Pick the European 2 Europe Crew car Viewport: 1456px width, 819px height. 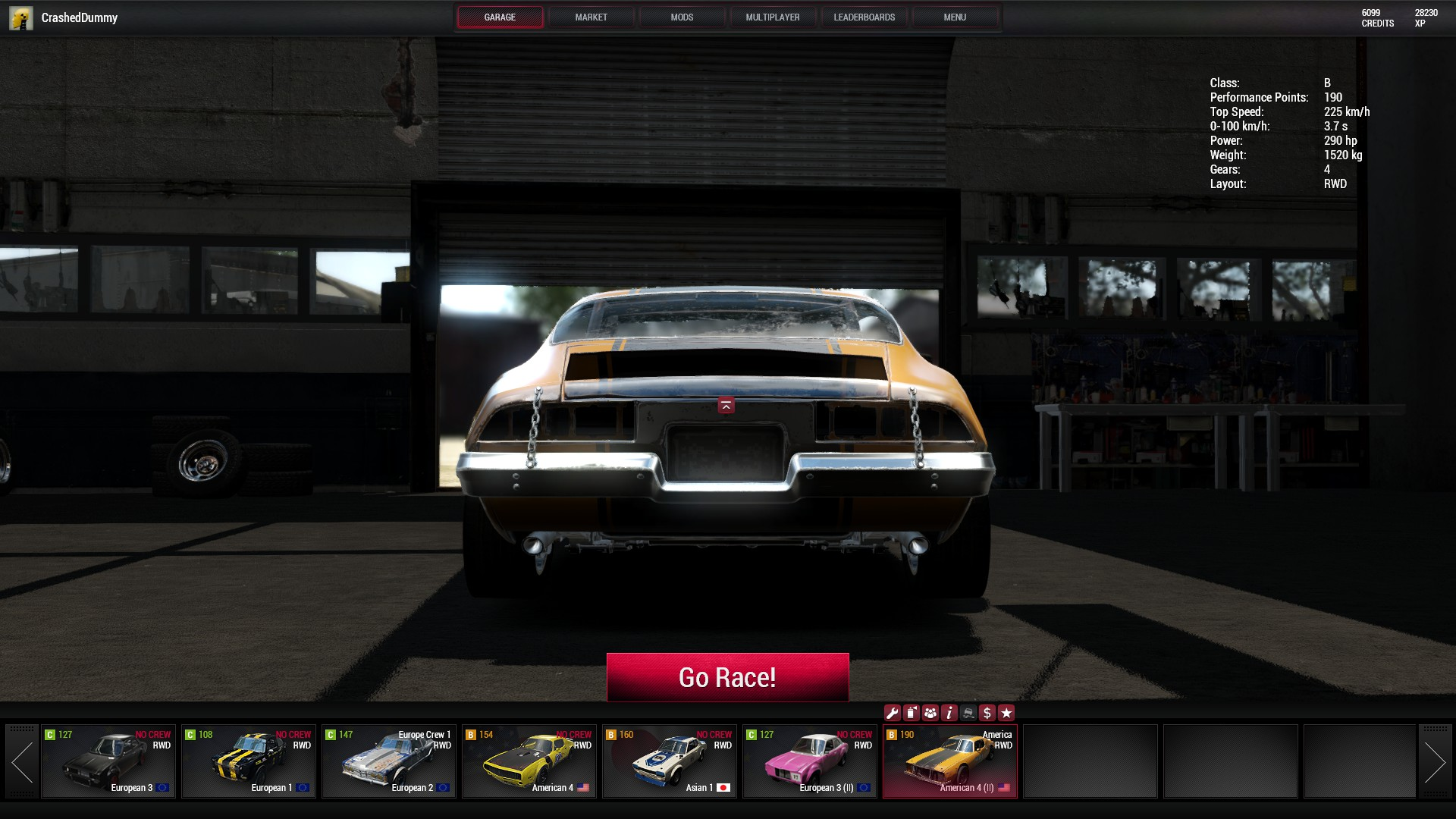(389, 761)
